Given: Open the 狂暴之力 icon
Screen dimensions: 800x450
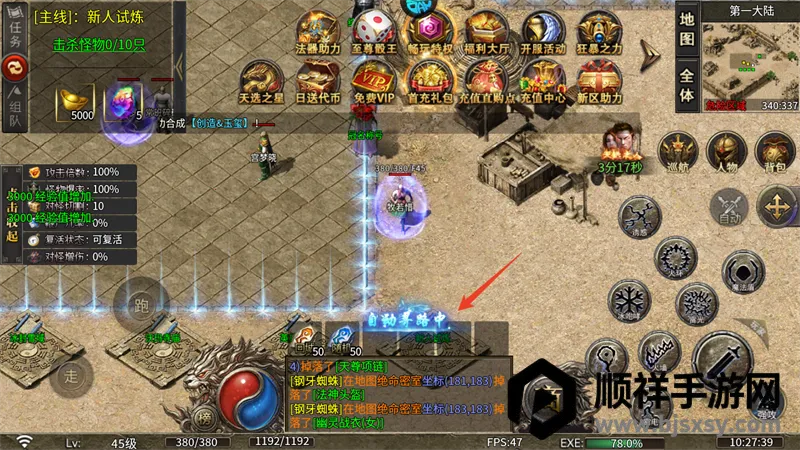Looking at the screenshot, I should point(600,30).
